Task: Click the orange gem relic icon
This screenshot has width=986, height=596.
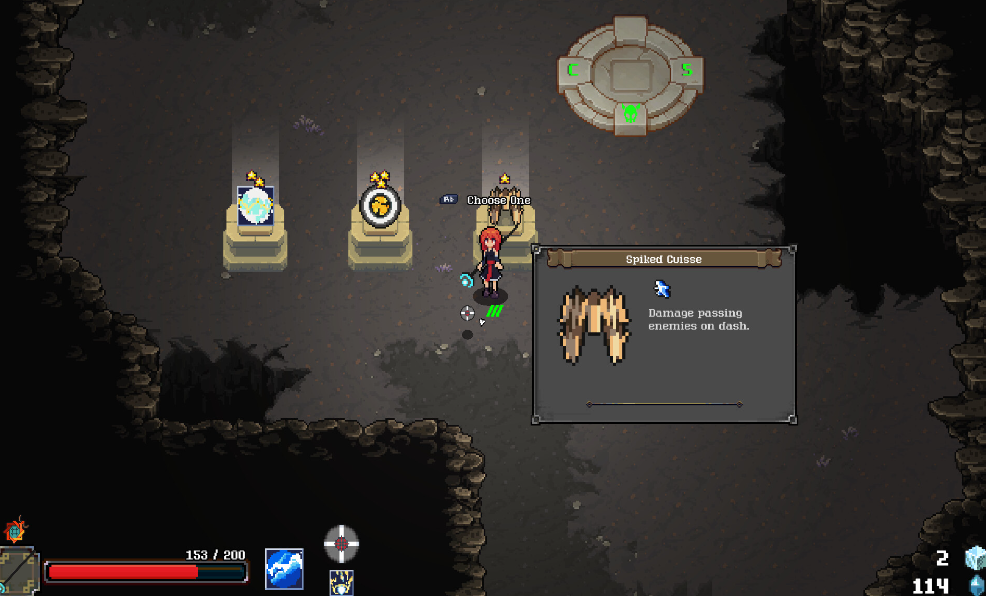Action: [15, 530]
